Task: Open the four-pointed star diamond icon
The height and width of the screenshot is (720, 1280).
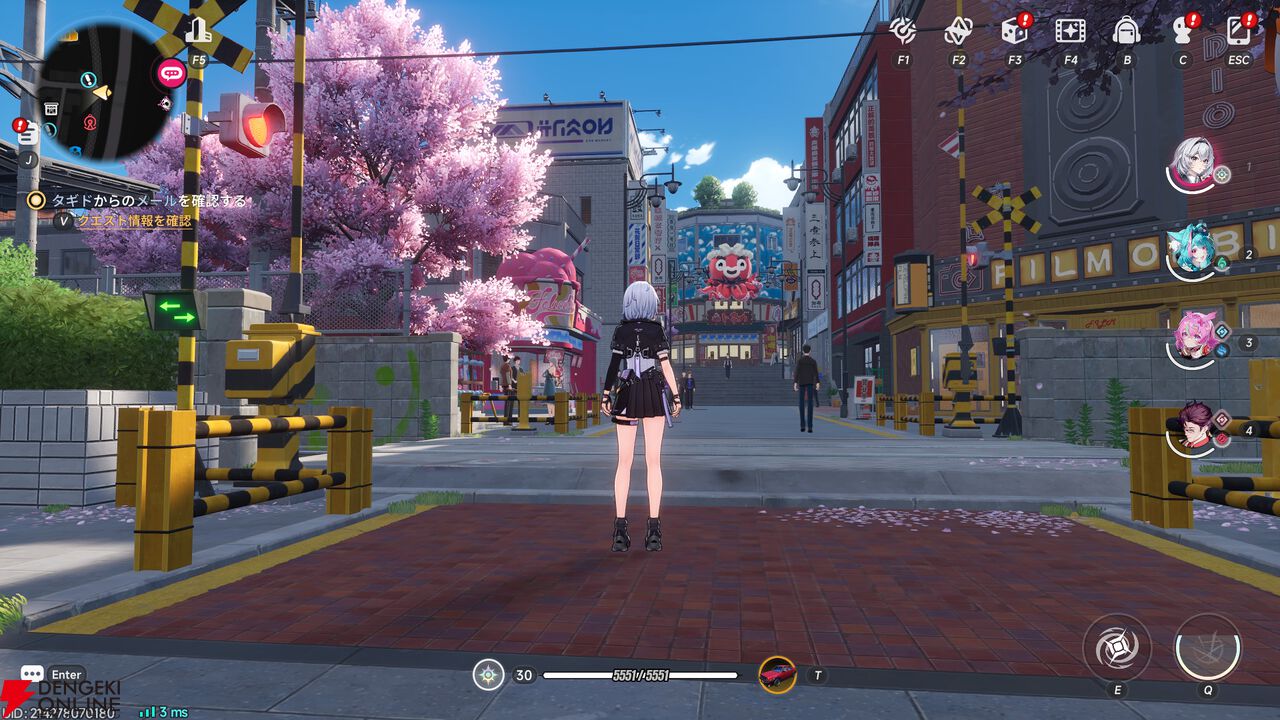Action: pos(959,30)
